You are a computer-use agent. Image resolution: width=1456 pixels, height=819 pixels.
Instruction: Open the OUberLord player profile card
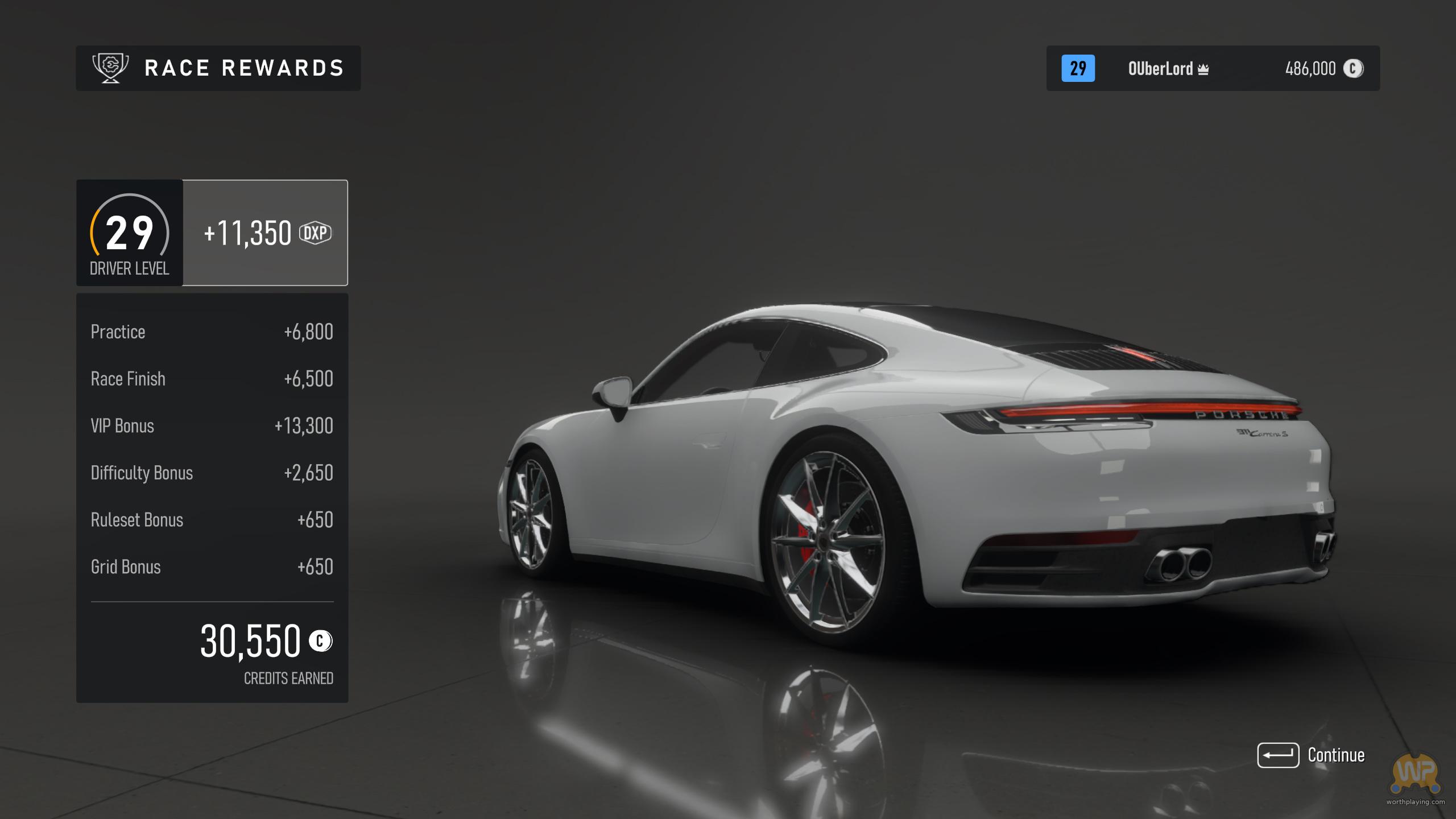click(x=1213, y=68)
